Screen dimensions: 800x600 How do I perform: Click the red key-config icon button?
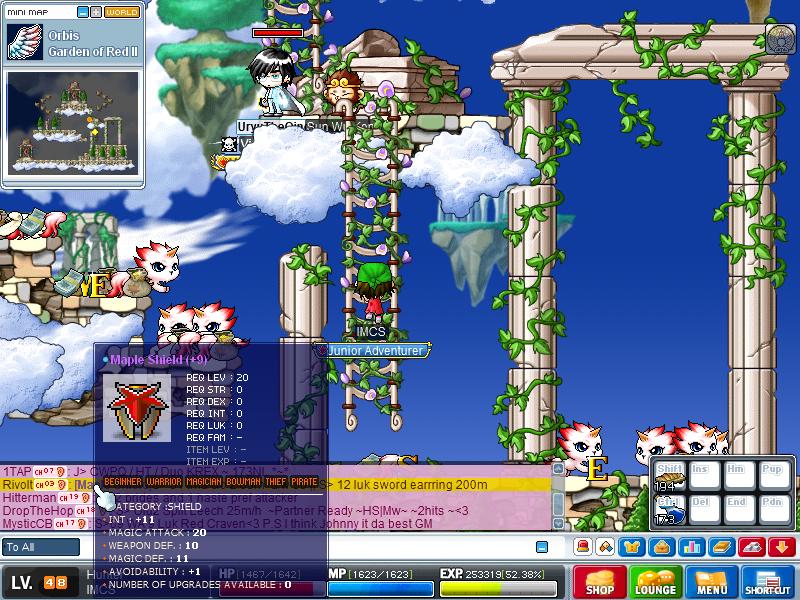coord(751,547)
